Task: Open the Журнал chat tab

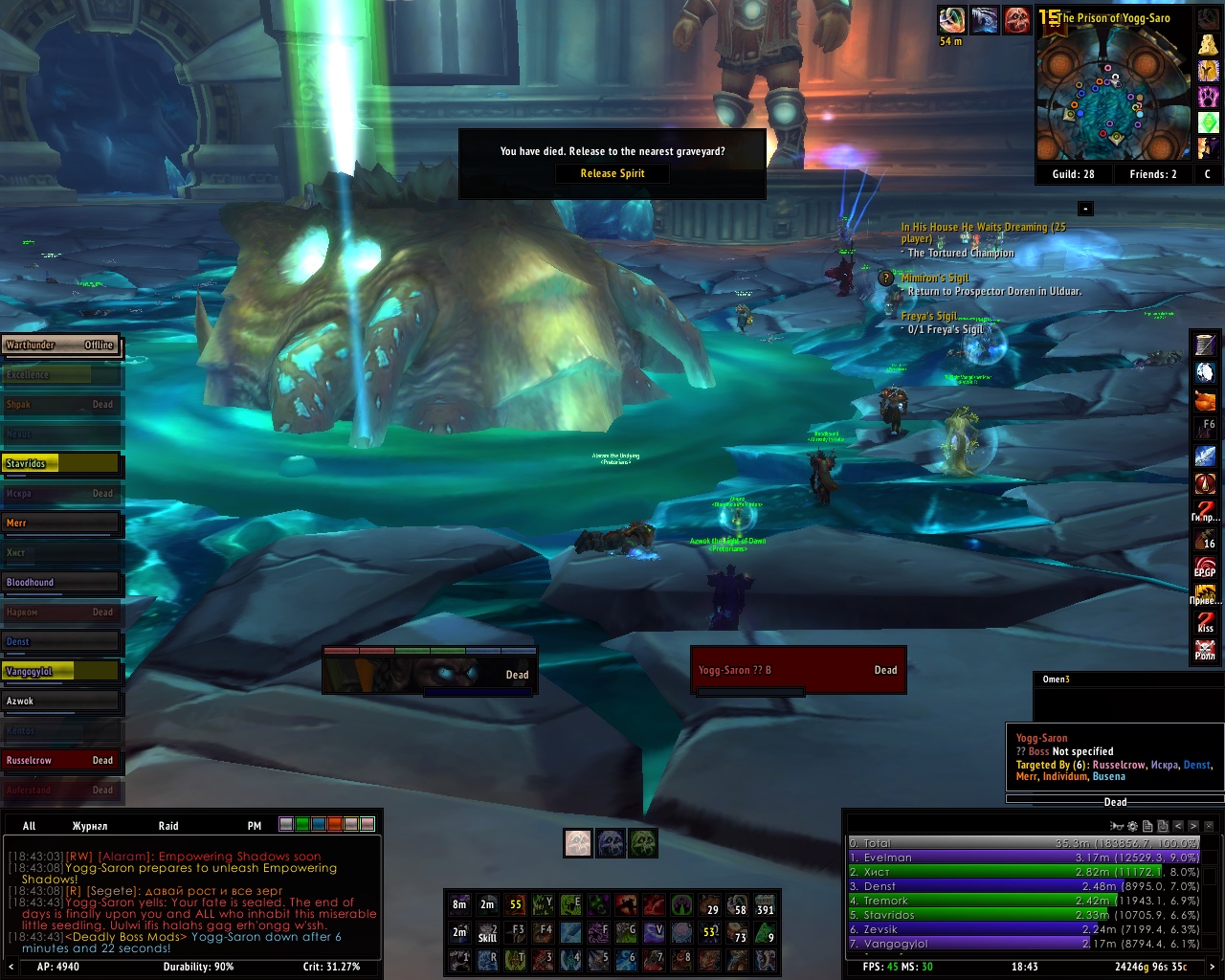Action: [90, 826]
